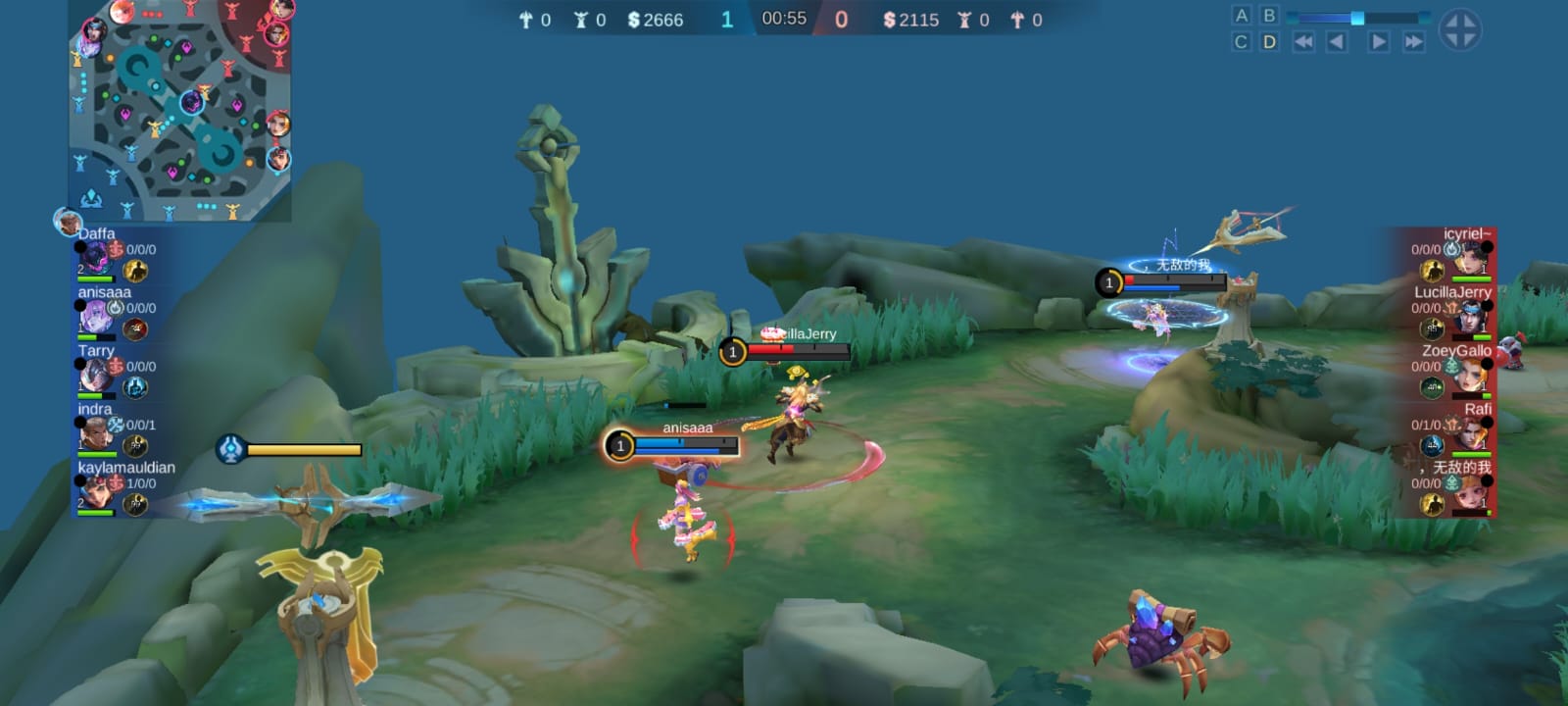The width and height of the screenshot is (1568, 706).
Task: Click the camera view C button
Action: [1243, 41]
